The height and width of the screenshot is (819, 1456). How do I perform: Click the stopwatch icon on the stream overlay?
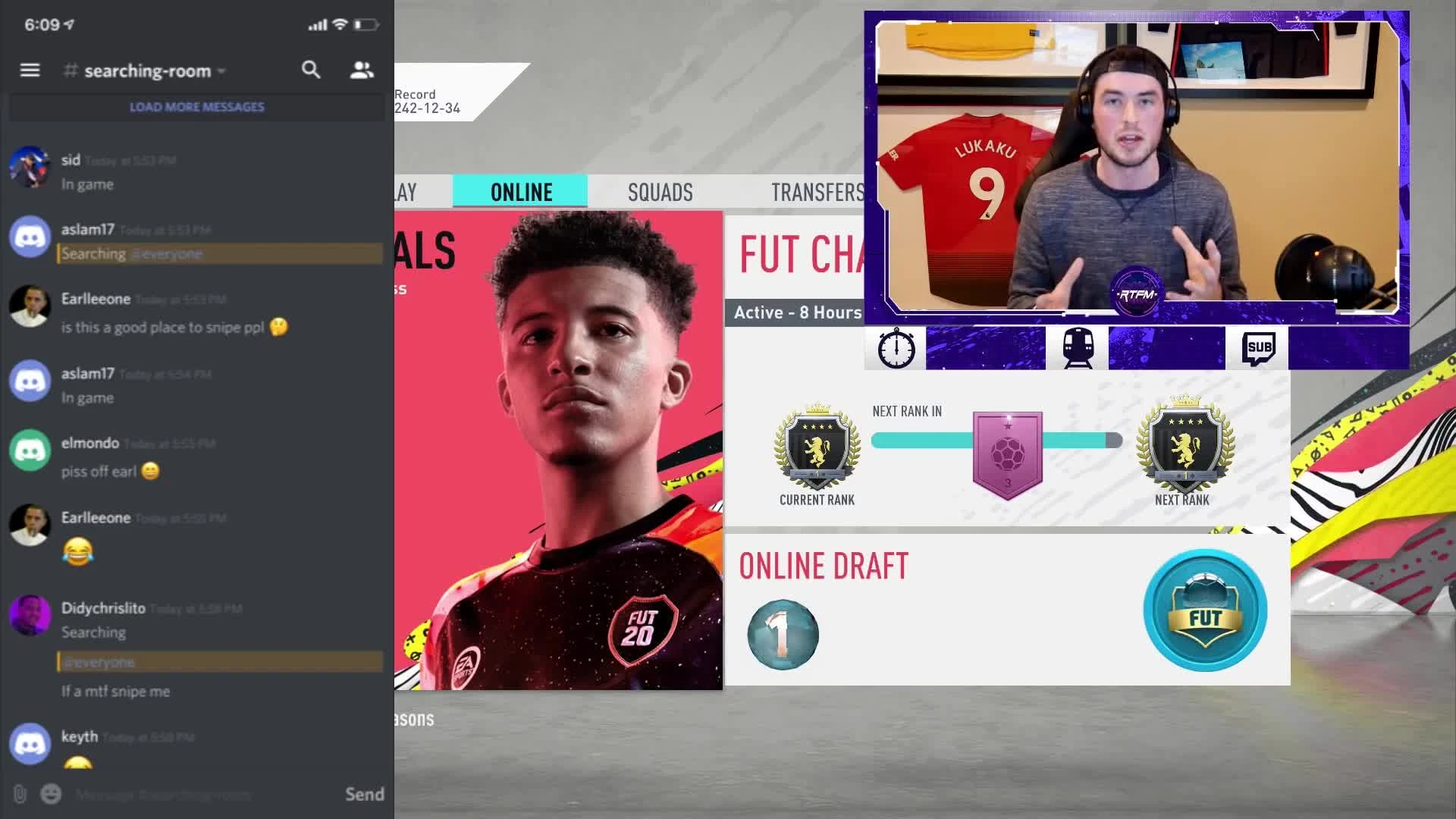point(896,347)
